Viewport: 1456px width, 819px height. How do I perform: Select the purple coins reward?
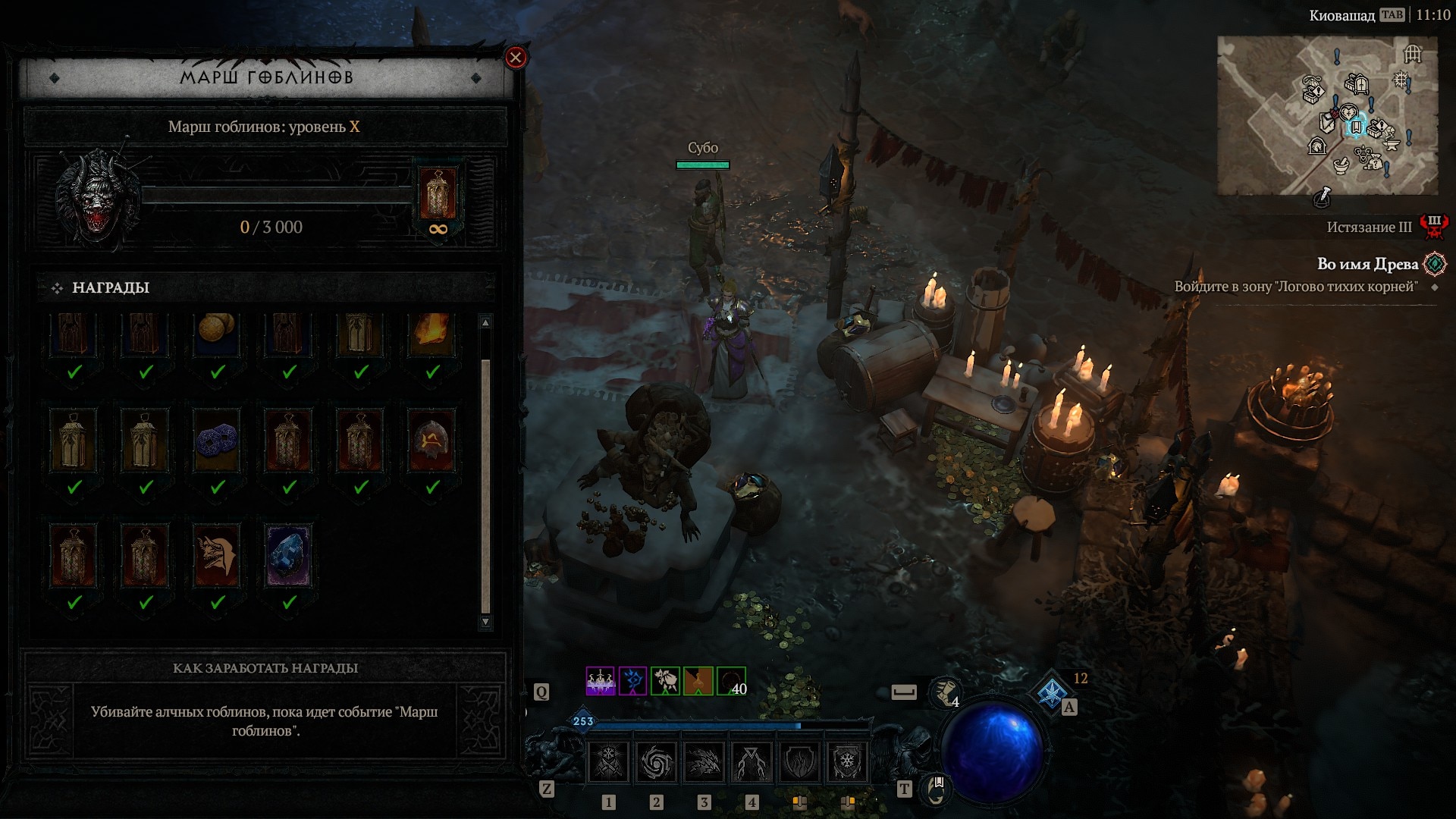pyautogui.click(x=217, y=441)
